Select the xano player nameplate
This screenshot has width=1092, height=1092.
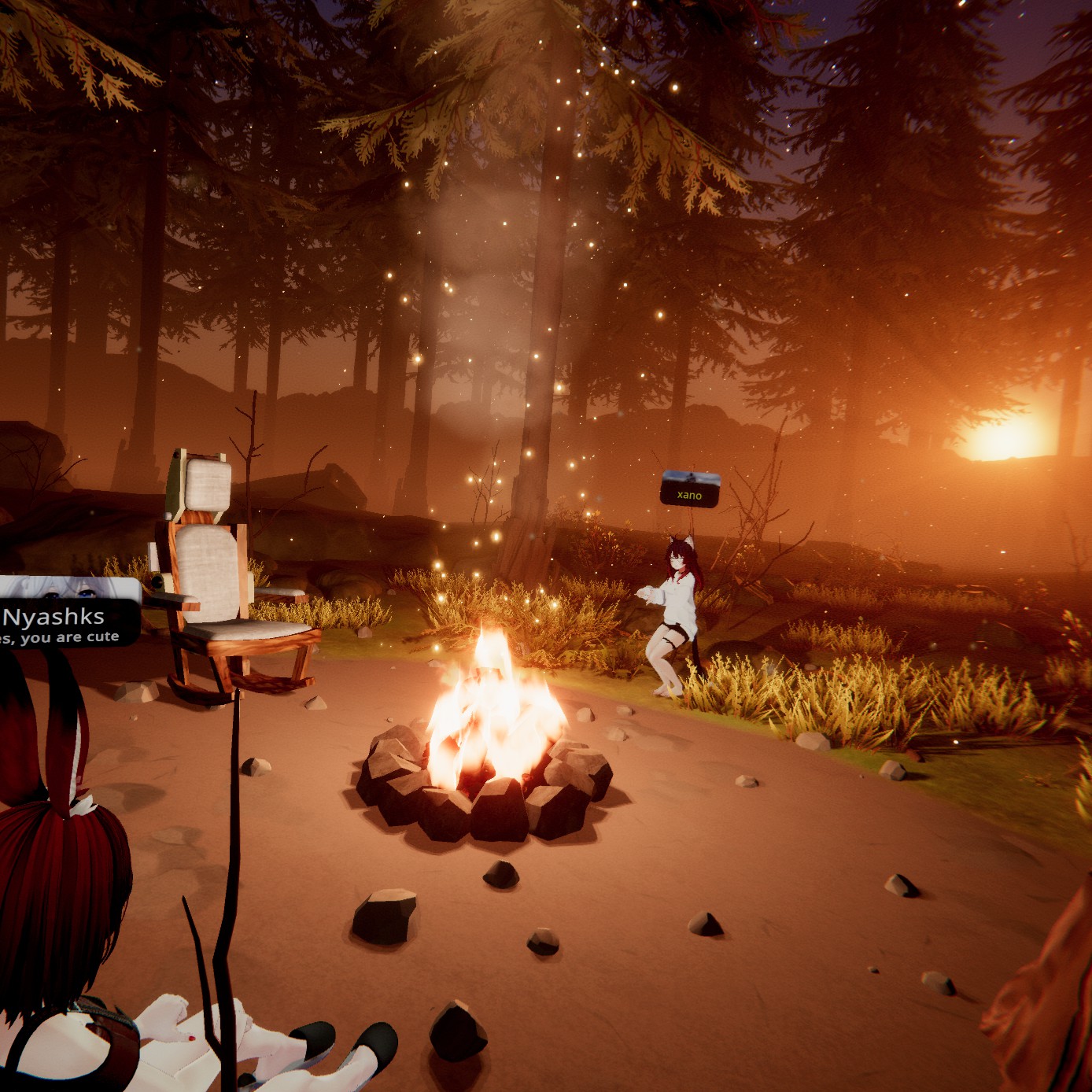689,490
